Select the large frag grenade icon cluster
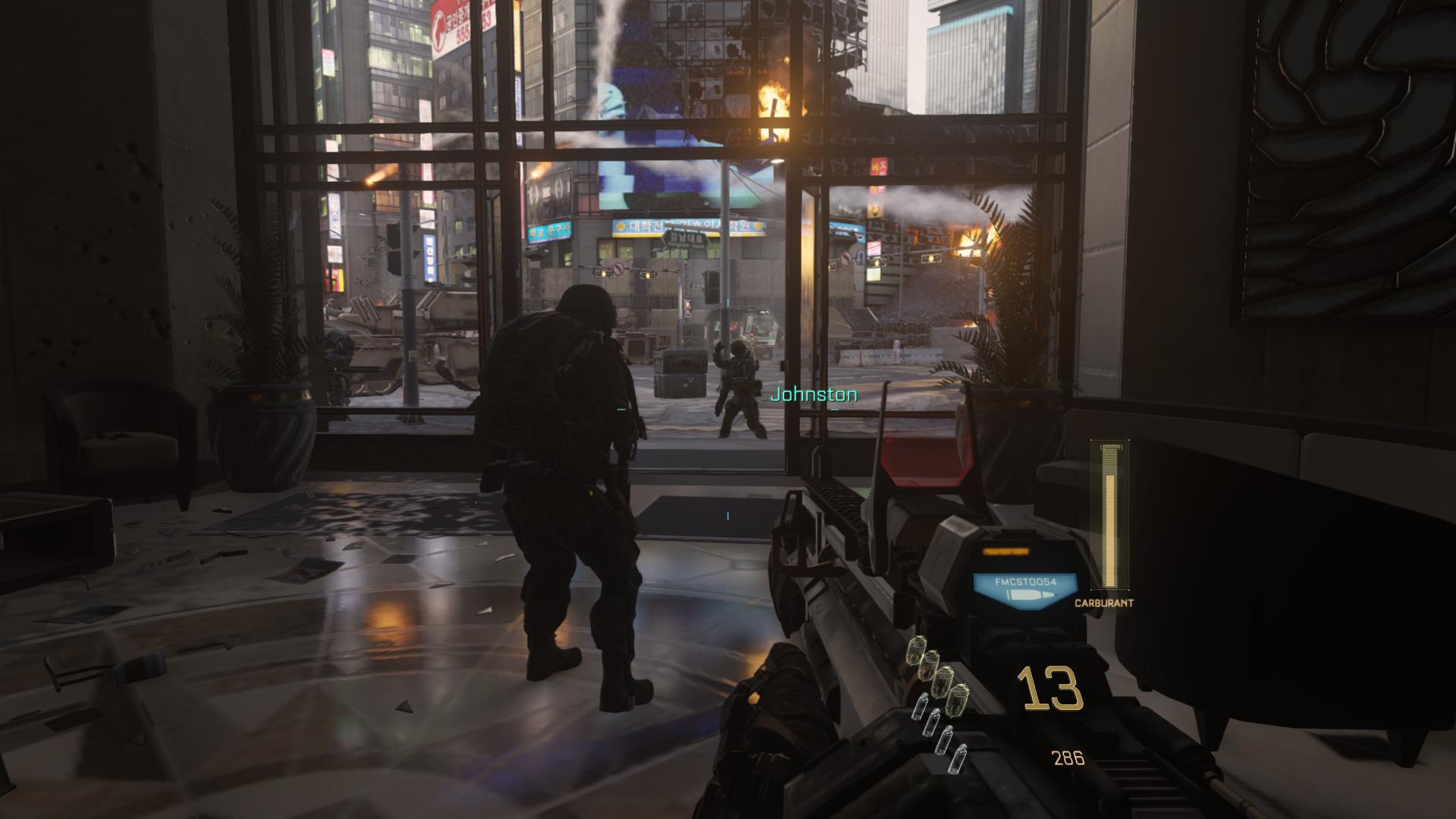This screenshot has width=1456, height=819. tap(939, 673)
